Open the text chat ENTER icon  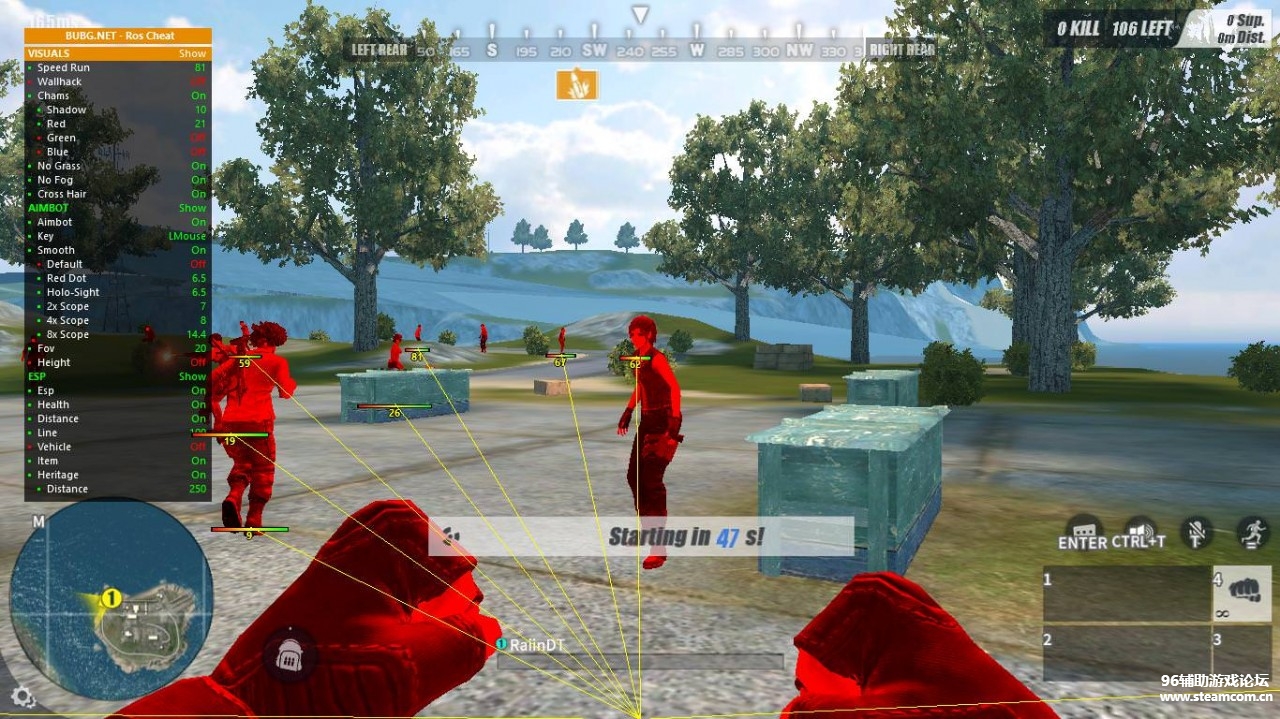[1083, 533]
